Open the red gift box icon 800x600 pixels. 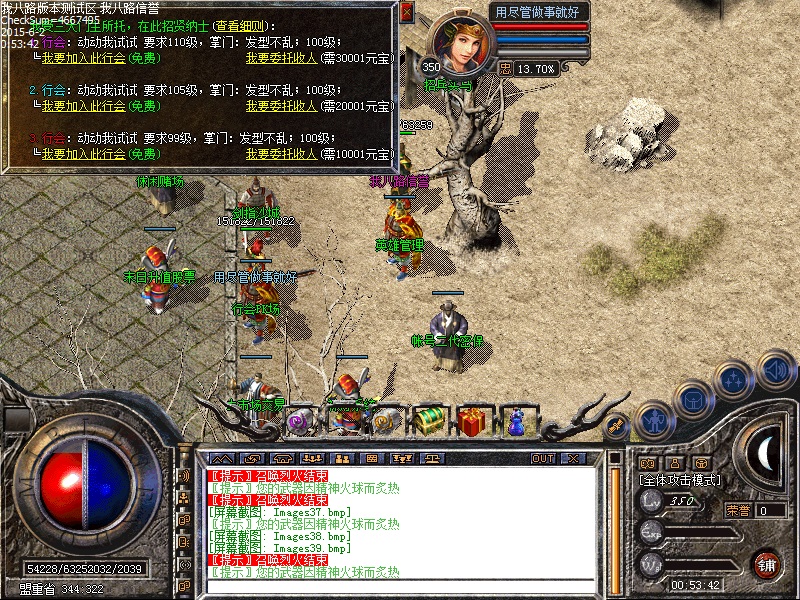tap(475, 420)
